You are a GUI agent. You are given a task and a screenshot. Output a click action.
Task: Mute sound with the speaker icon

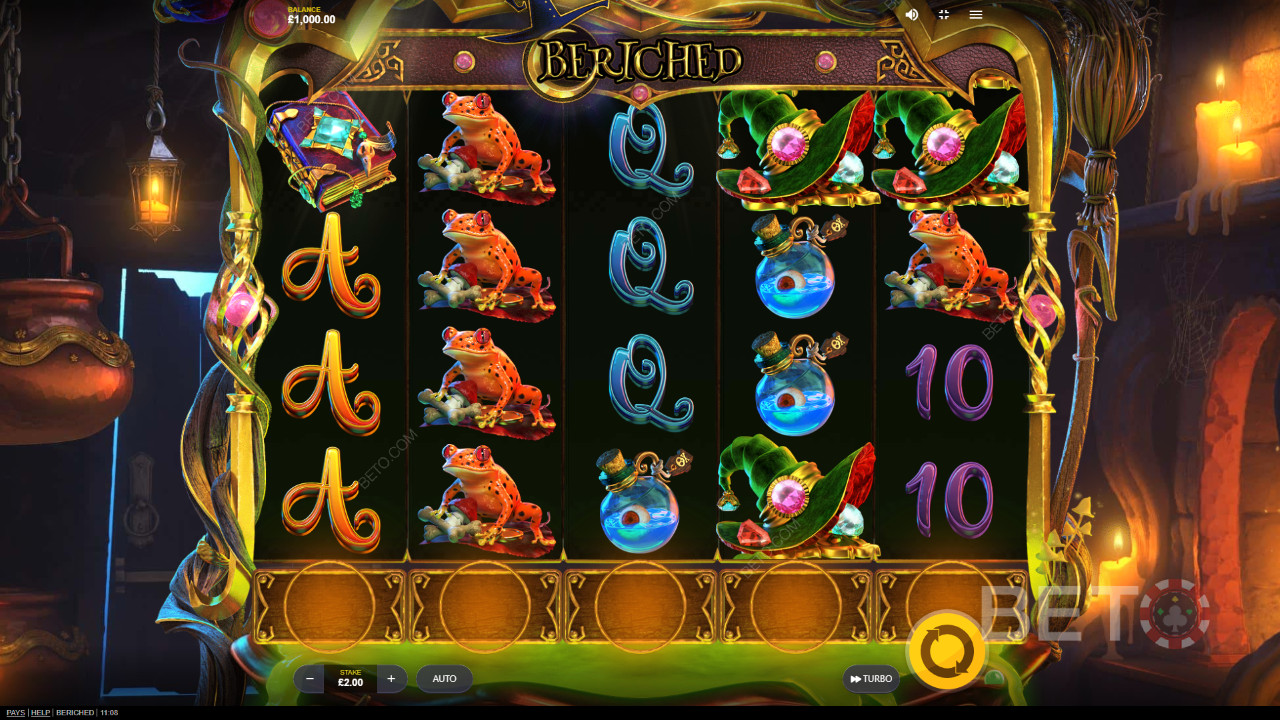coord(912,15)
